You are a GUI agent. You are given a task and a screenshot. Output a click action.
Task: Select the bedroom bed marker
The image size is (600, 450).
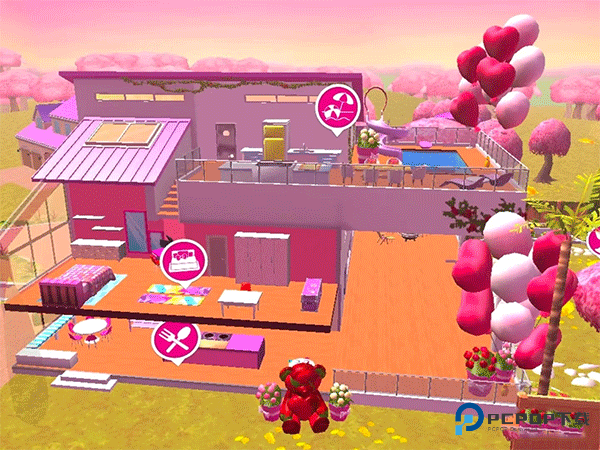[181, 259]
